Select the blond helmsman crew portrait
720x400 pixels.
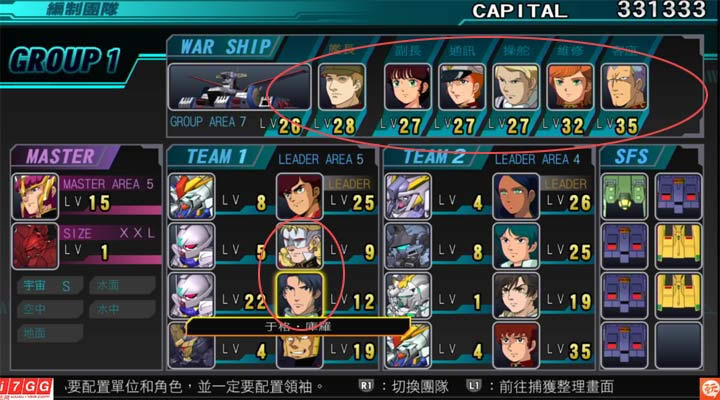point(516,88)
